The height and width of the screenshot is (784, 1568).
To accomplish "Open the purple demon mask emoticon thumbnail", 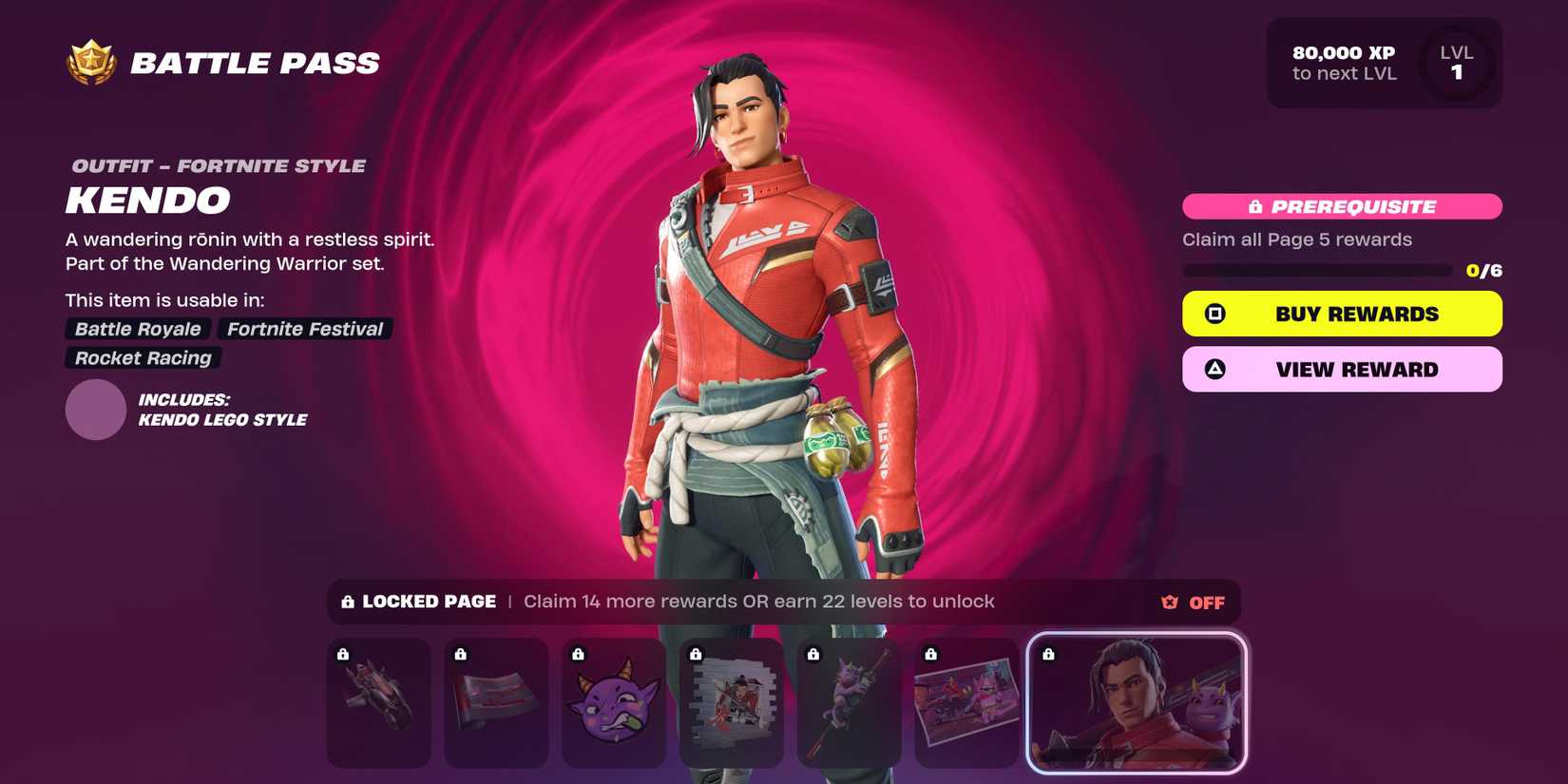I will (613, 703).
